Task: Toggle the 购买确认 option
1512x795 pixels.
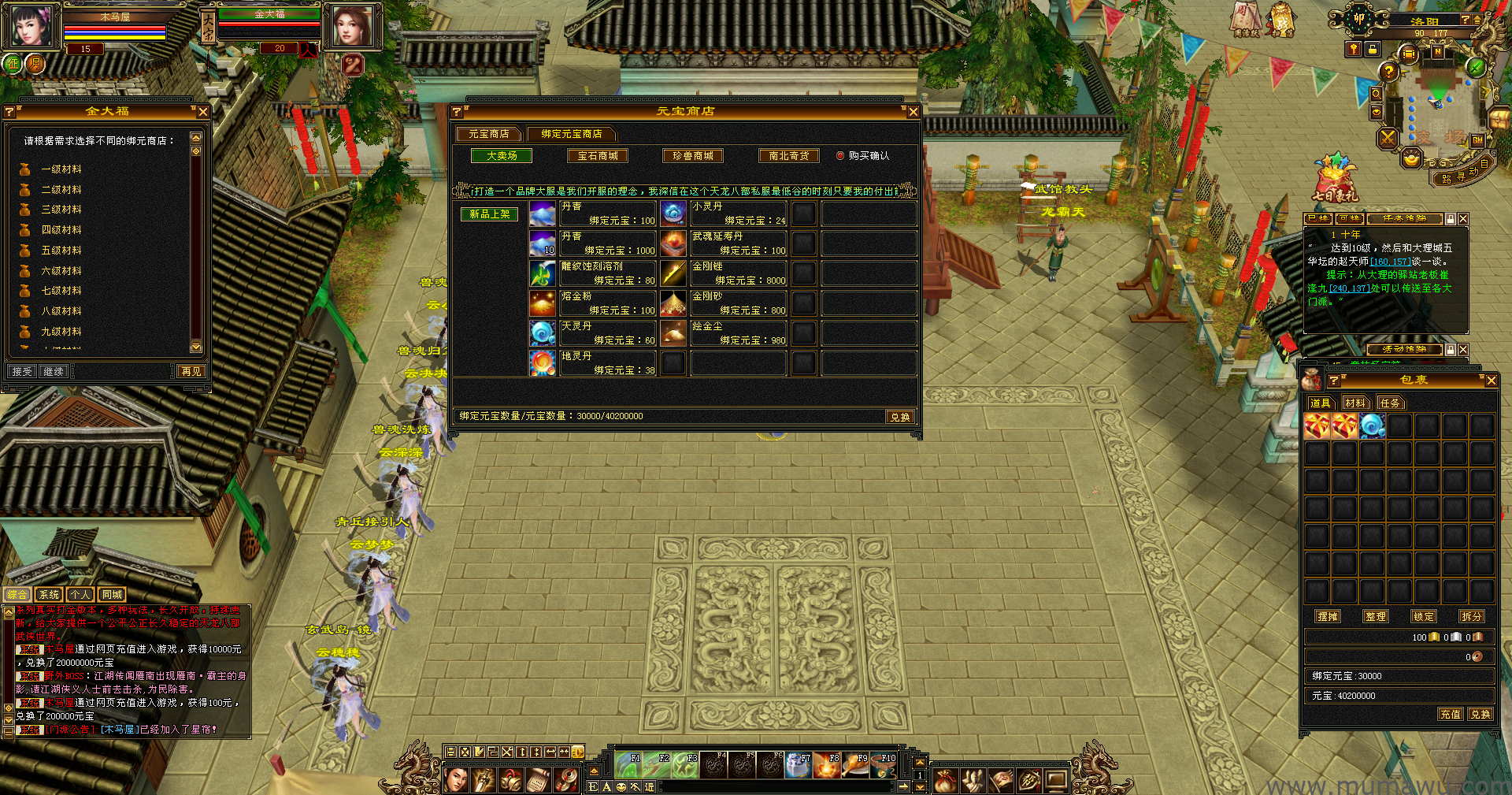Action: click(840, 156)
